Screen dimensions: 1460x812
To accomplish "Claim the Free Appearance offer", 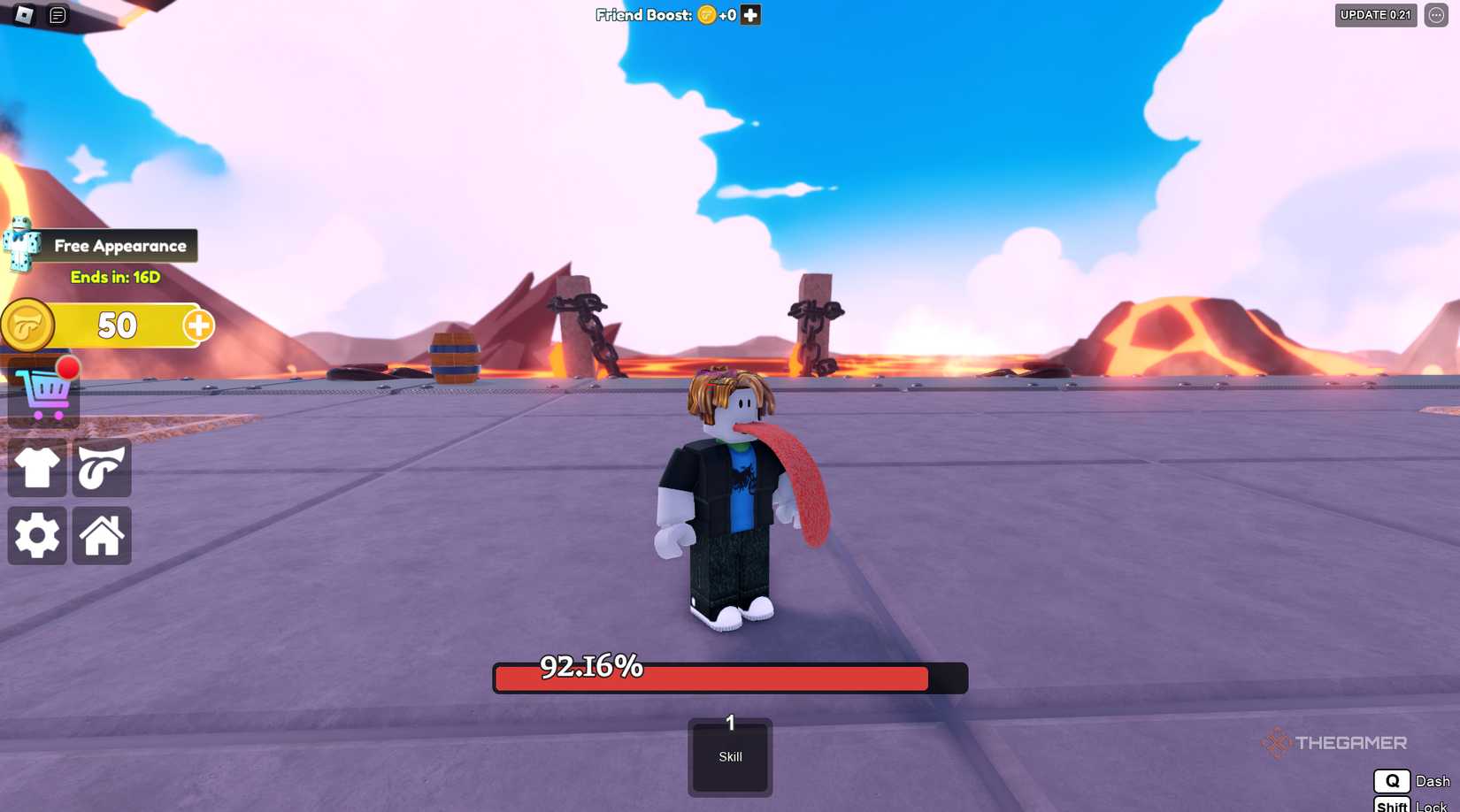I will (x=119, y=246).
